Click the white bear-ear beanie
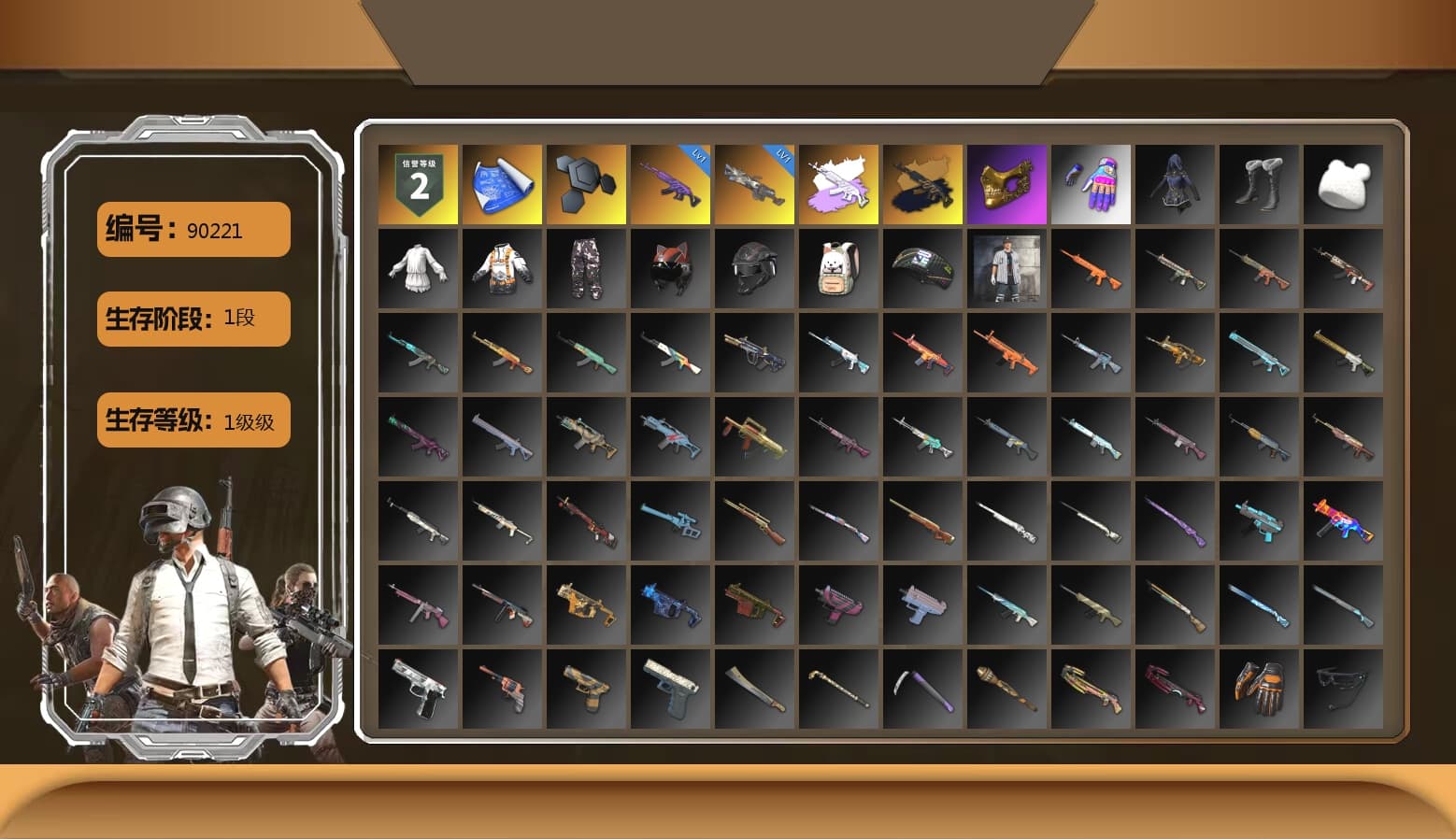Viewport: 1456px width, 839px height. point(1344,183)
